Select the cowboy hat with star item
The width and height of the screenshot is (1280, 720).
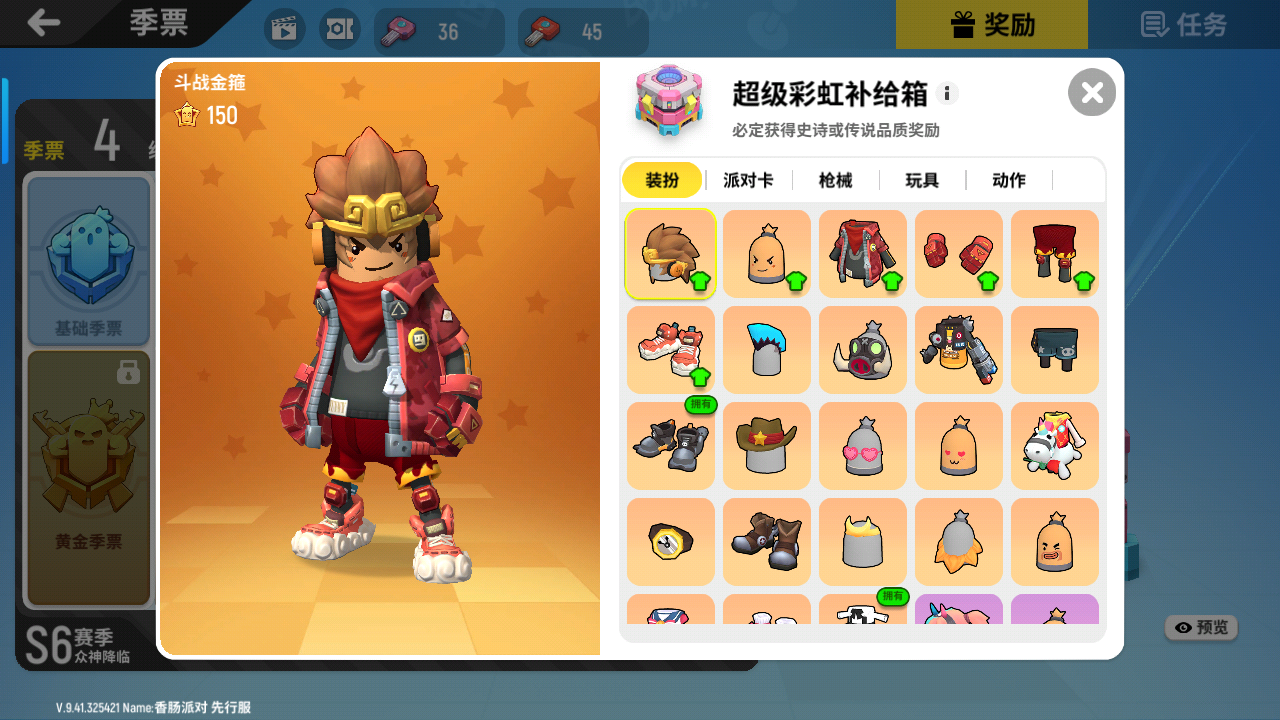[766, 445]
